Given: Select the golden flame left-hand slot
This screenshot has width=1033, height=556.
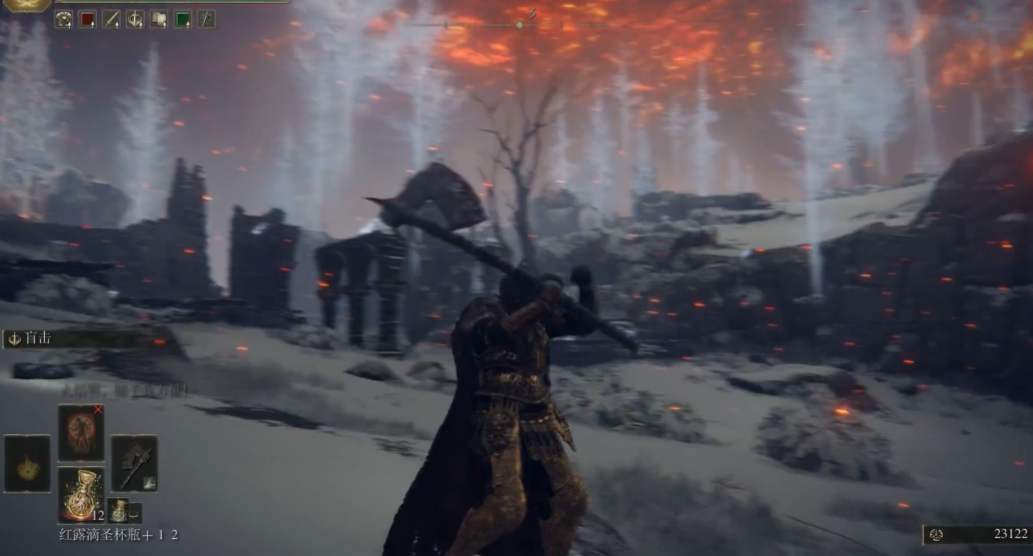Looking at the screenshot, I should [27, 464].
